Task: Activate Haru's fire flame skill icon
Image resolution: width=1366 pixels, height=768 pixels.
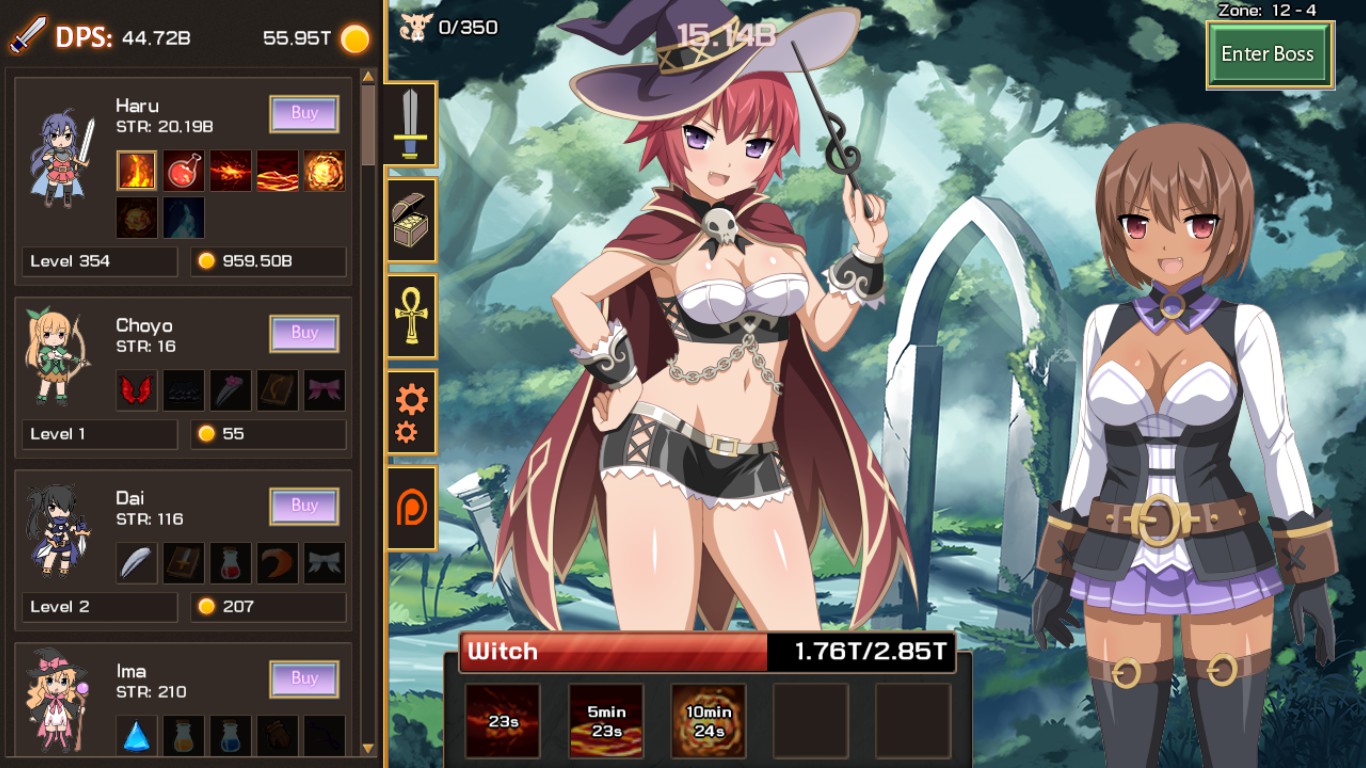Action: click(136, 171)
